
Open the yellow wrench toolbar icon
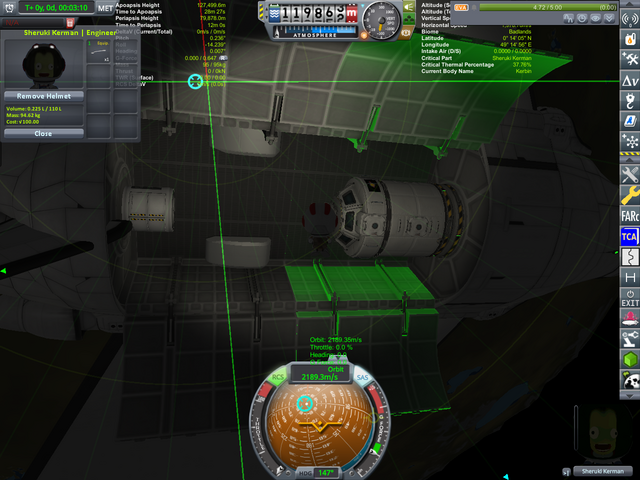click(630, 194)
